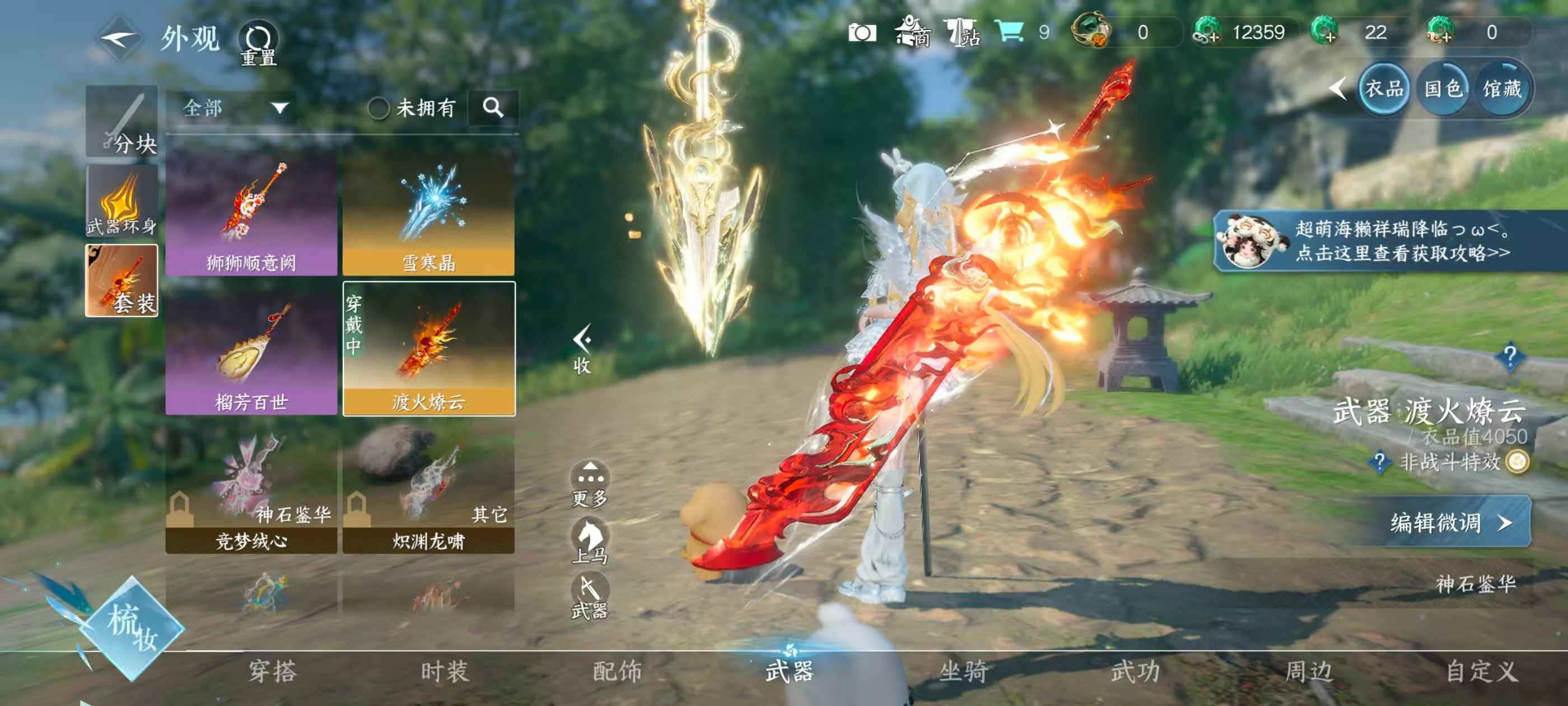Tap the 上马 mount button

[x=589, y=541]
